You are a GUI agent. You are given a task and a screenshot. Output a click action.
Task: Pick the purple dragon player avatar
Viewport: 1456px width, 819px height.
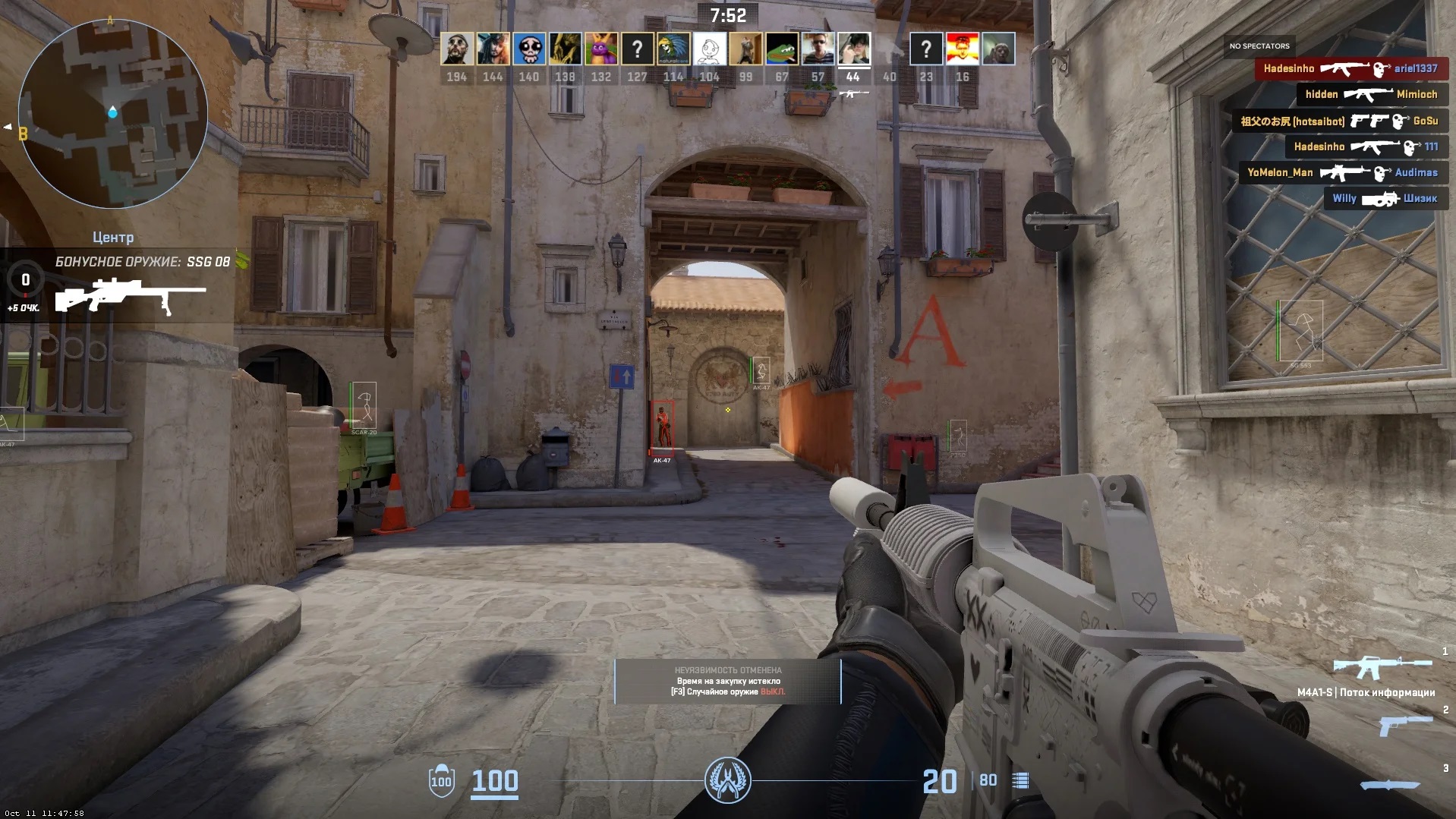[x=600, y=49]
